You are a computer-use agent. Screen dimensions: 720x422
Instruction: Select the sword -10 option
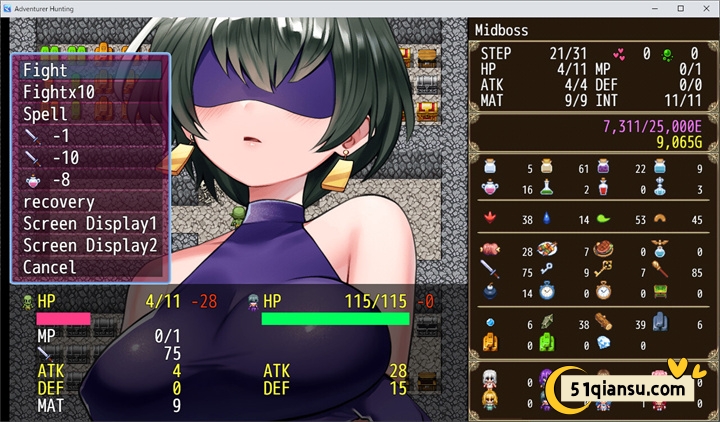point(90,158)
